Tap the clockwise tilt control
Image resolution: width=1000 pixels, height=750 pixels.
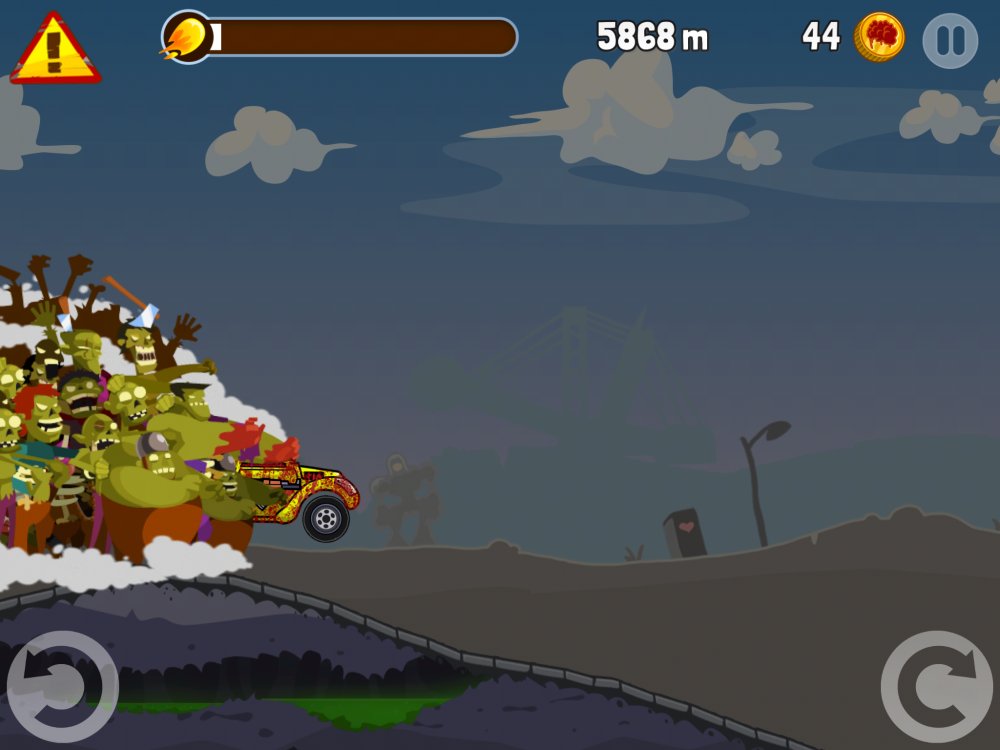tap(937, 686)
